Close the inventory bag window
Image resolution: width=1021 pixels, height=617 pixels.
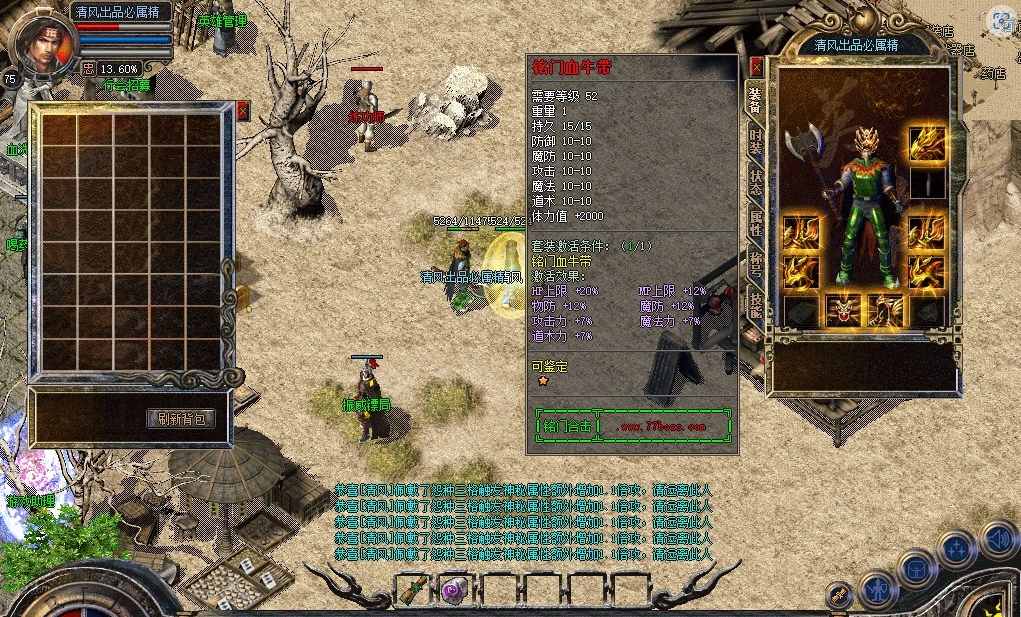pos(243,111)
